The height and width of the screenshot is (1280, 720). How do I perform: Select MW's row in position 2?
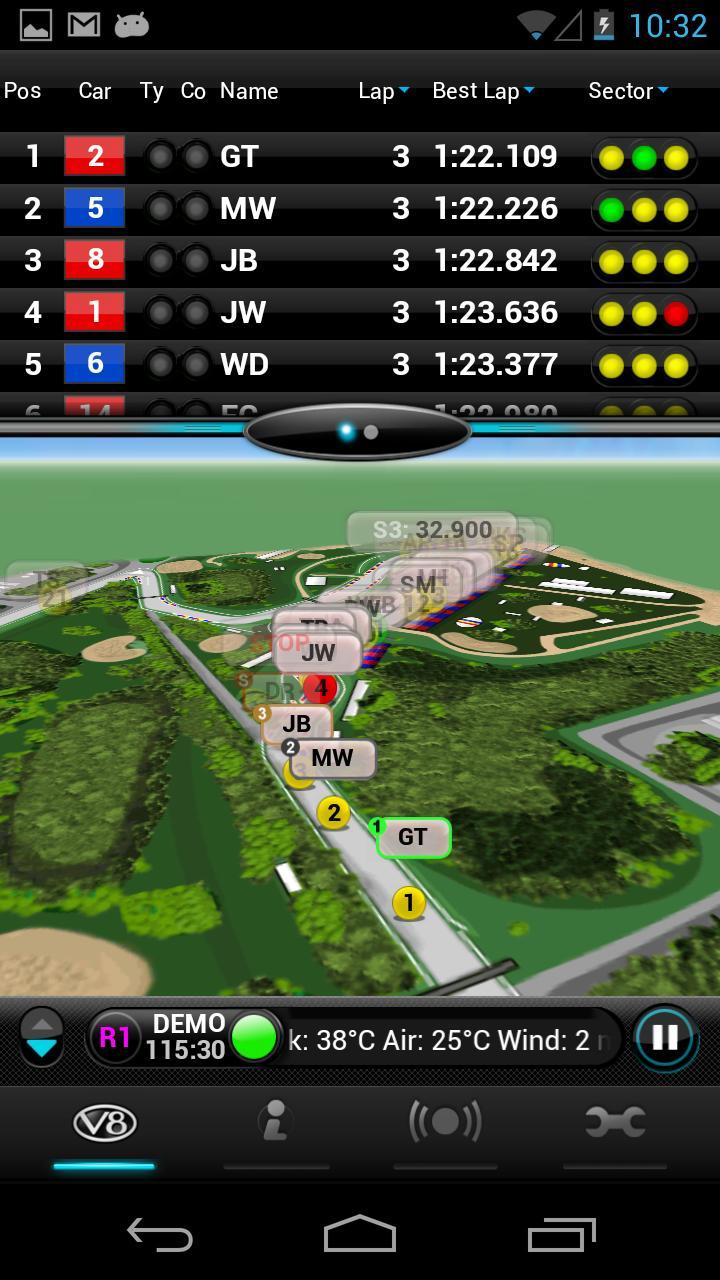(360, 209)
